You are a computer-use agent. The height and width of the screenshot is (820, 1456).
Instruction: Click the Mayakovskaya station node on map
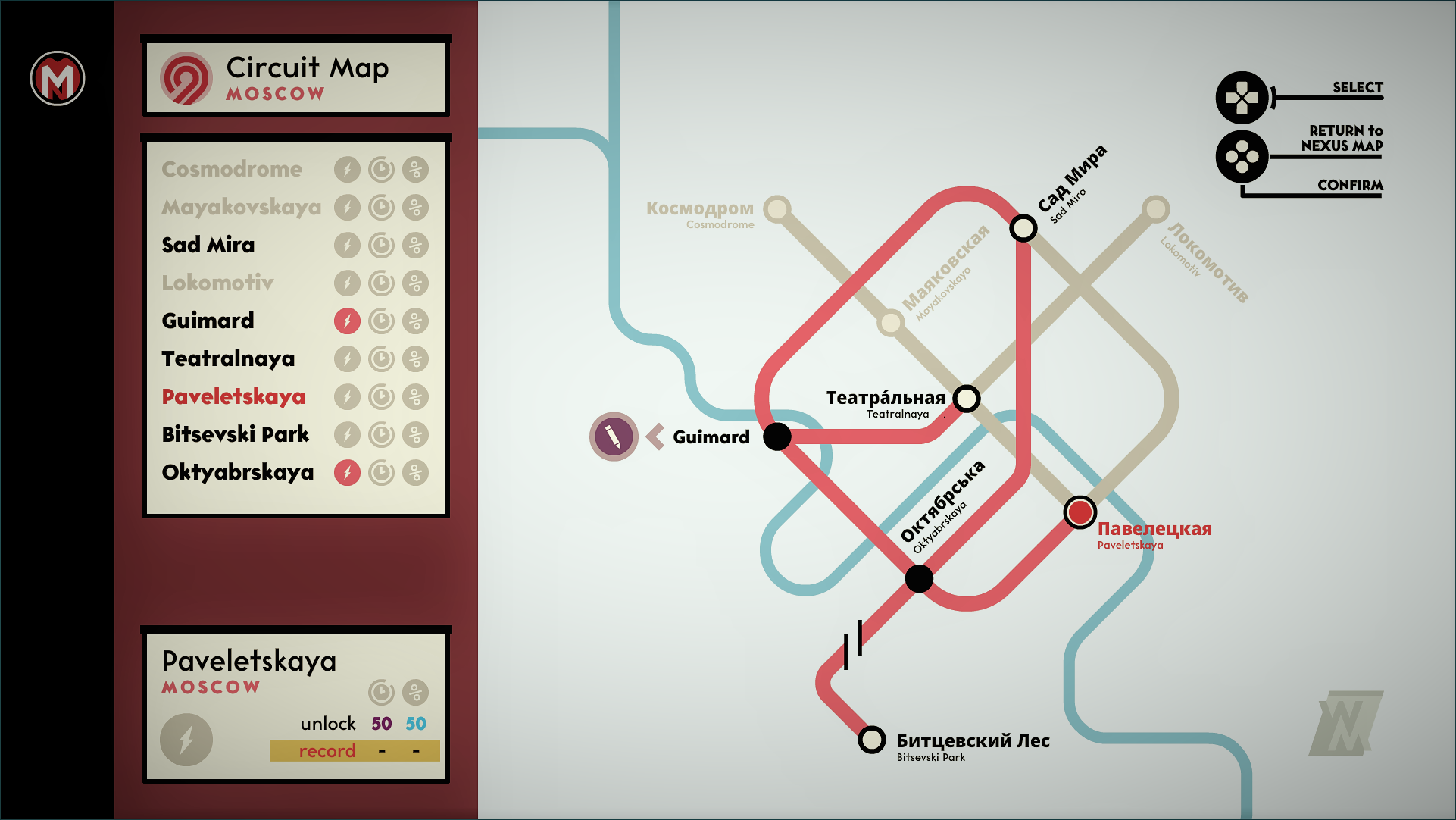tap(891, 323)
